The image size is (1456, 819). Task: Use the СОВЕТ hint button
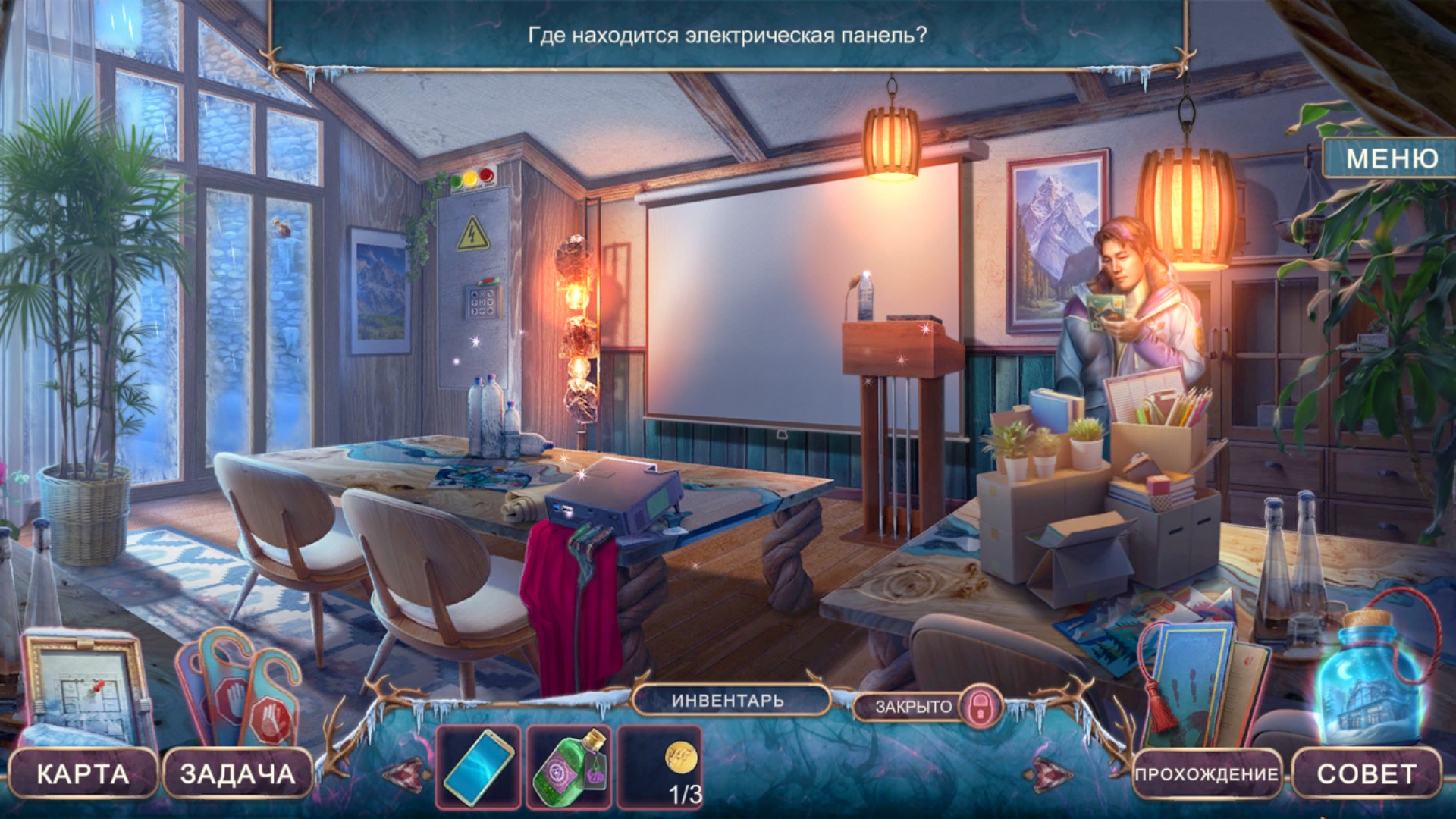click(1366, 773)
